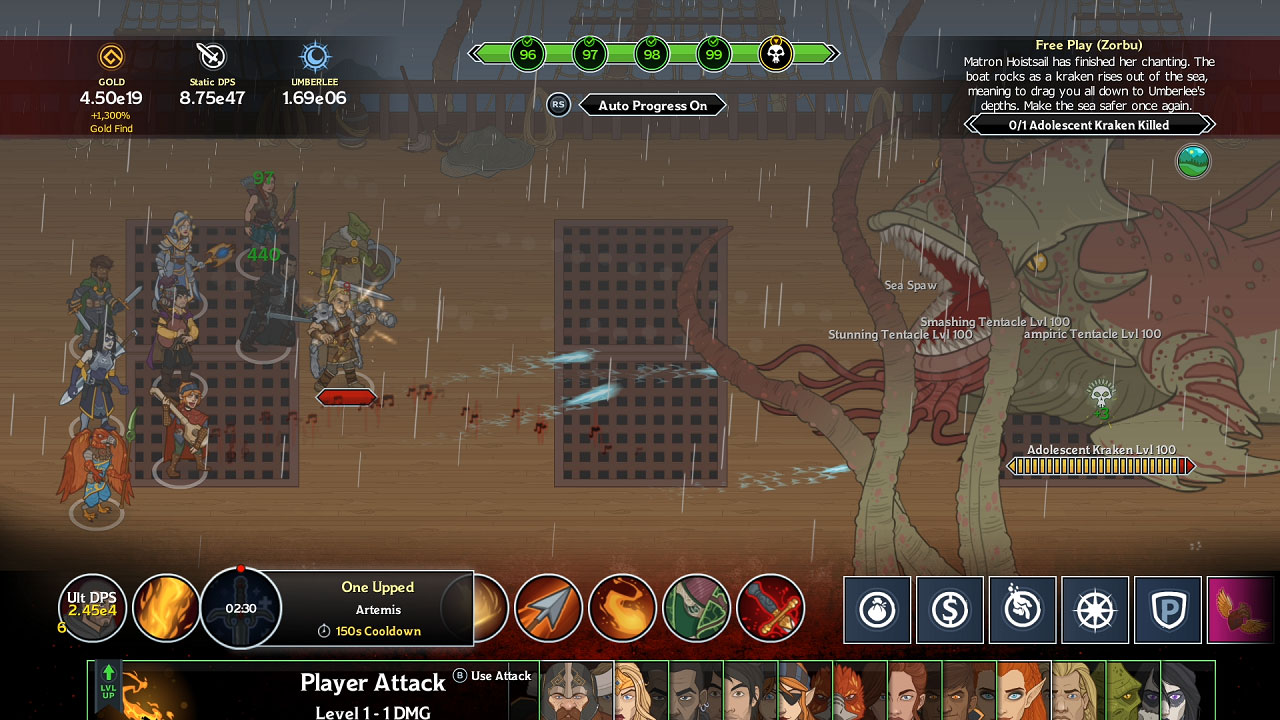Open the compass navigation menu

click(x=1095, y=608)
